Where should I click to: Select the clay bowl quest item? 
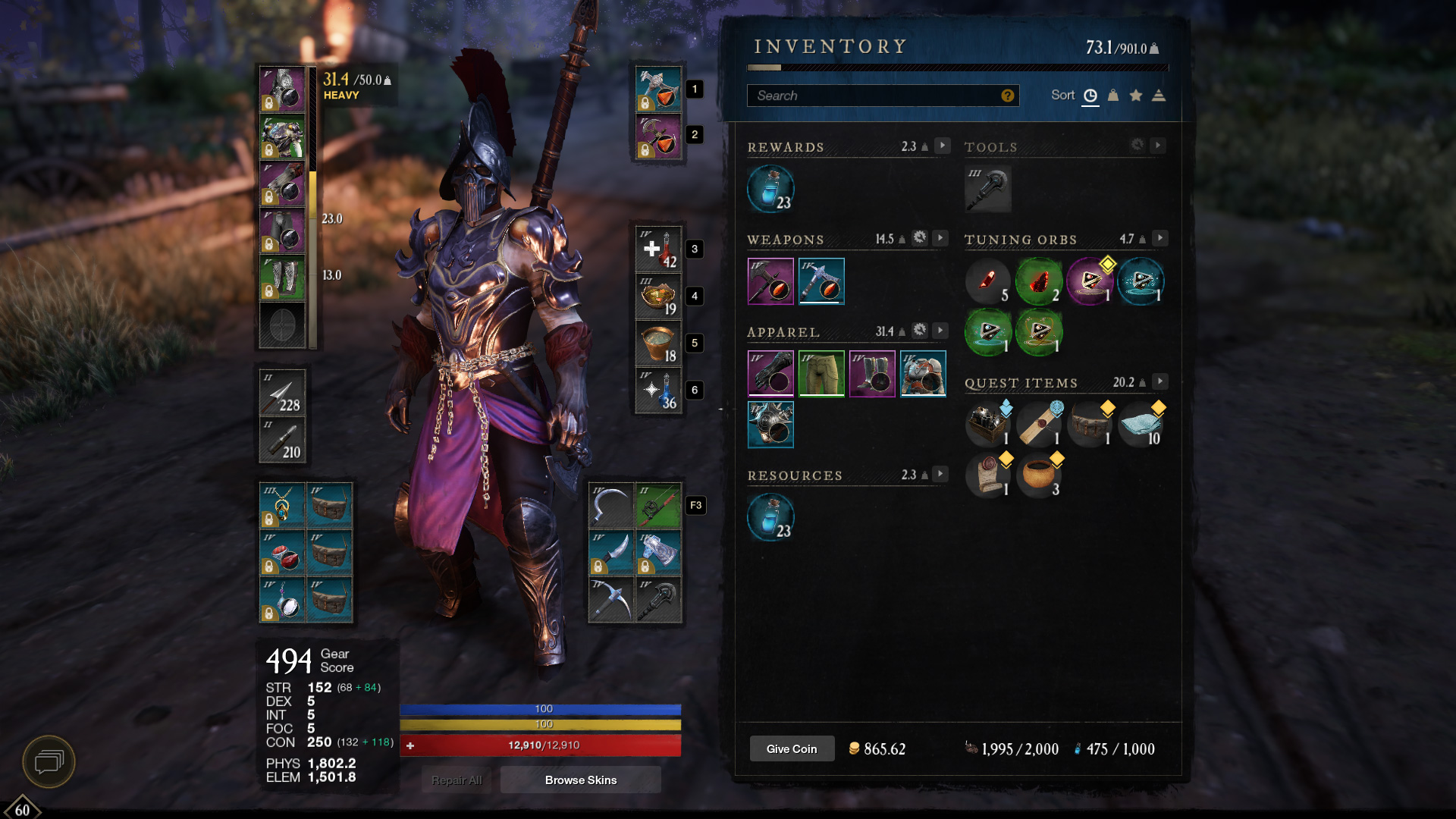click(x=1038, y=475)
